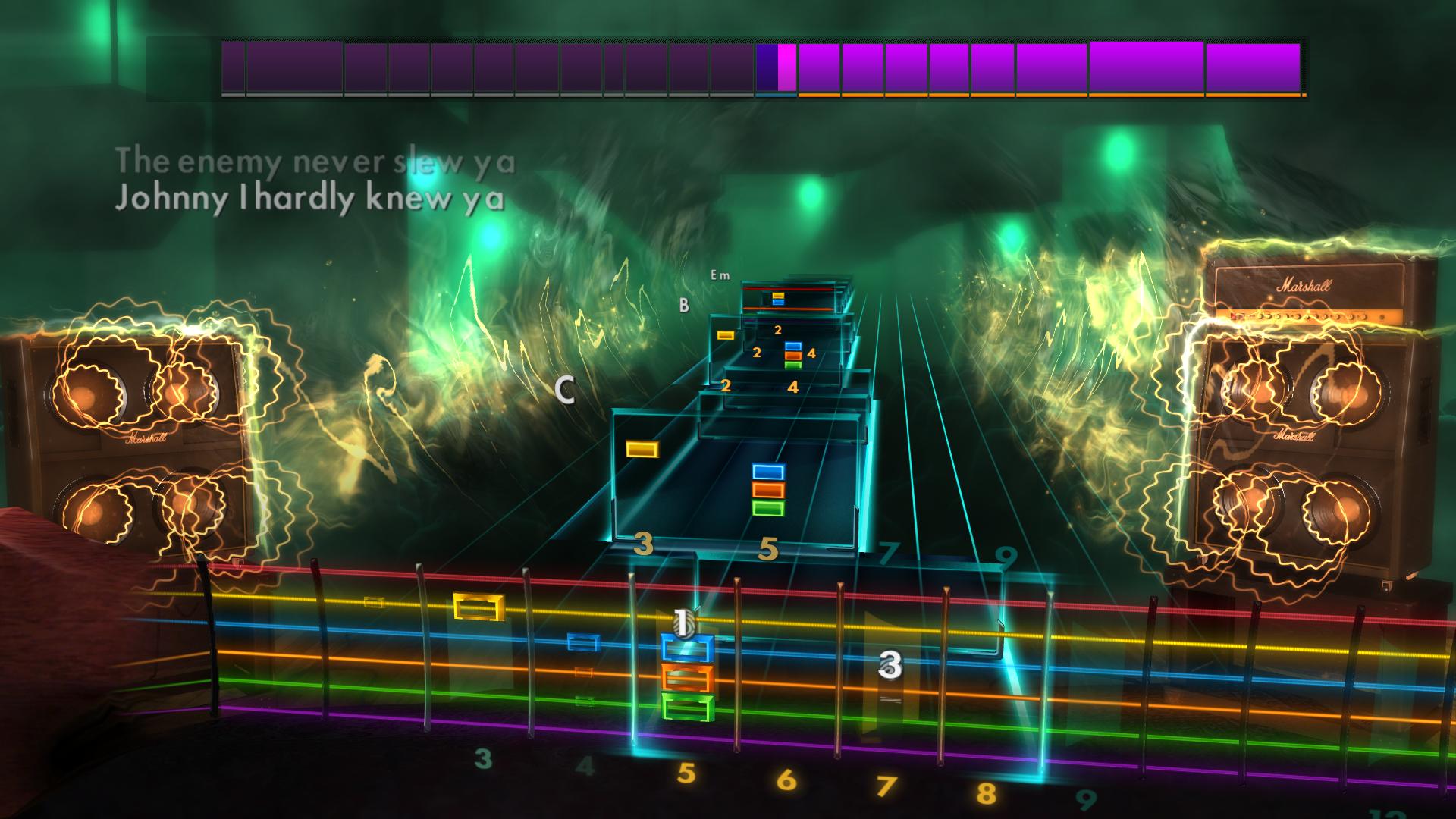1456x819 pixels.
Task: Expand the Em chord label
Action: point(717,277)
